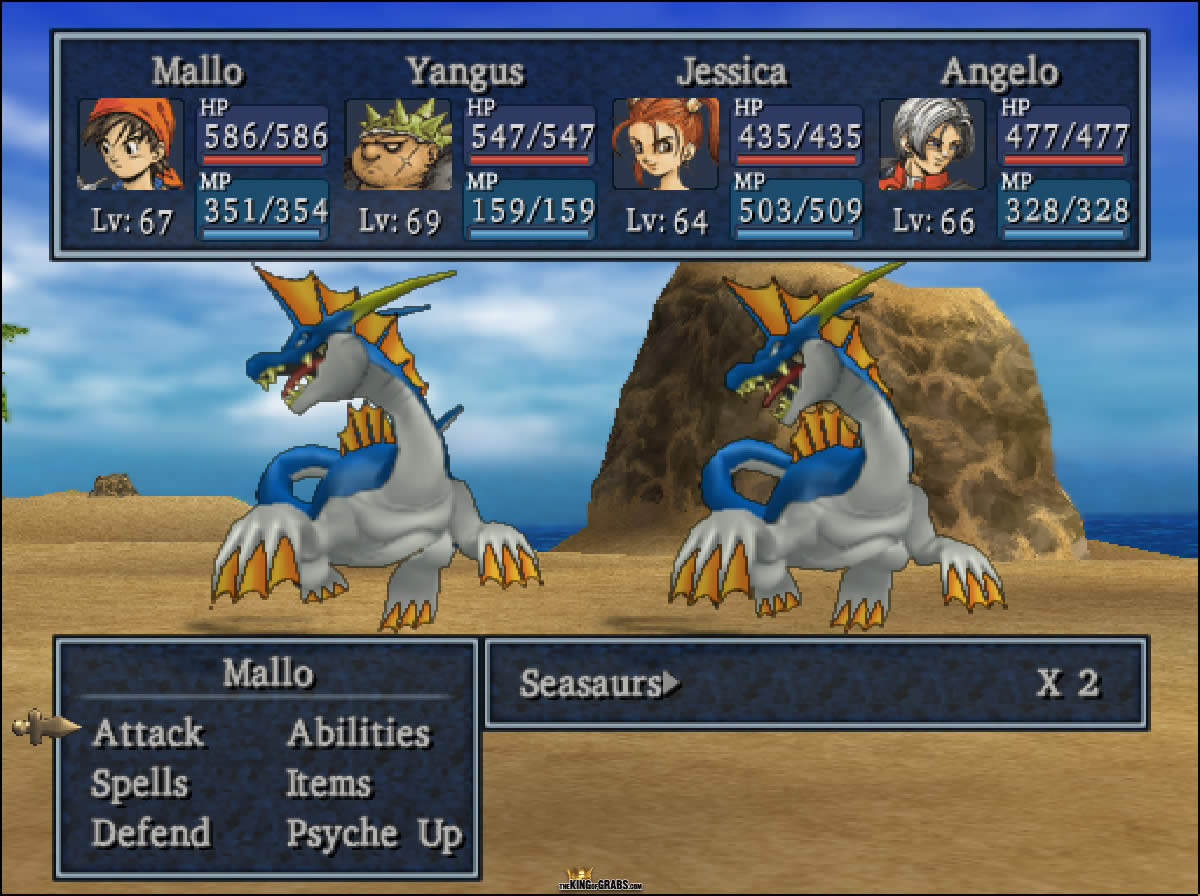Image resolution: width=1200 pixels, height=896 pixels.
Task: Choose the Attack command
Action: coord(147,733)
